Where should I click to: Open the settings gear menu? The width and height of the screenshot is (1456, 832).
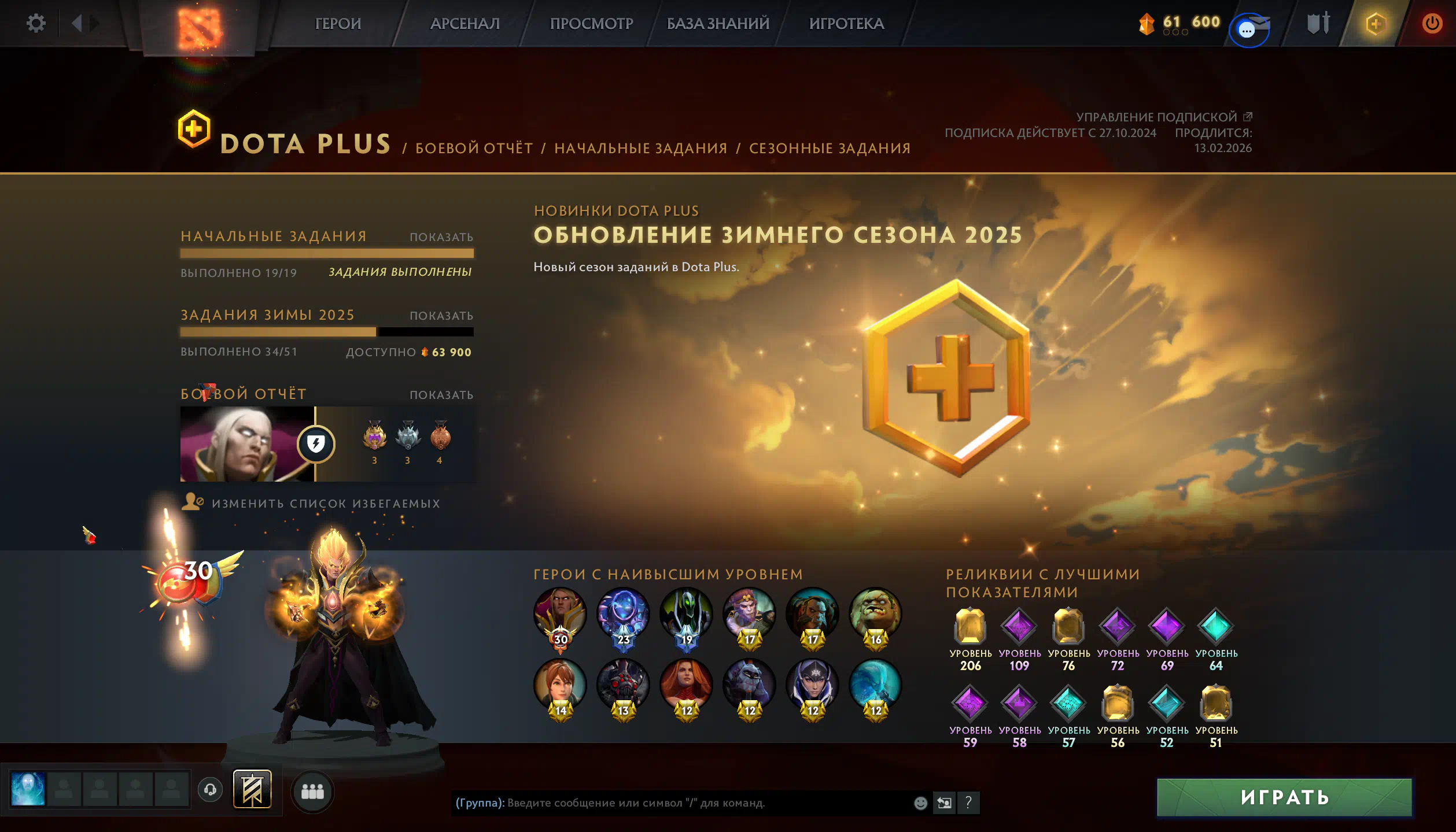(36, 24)
